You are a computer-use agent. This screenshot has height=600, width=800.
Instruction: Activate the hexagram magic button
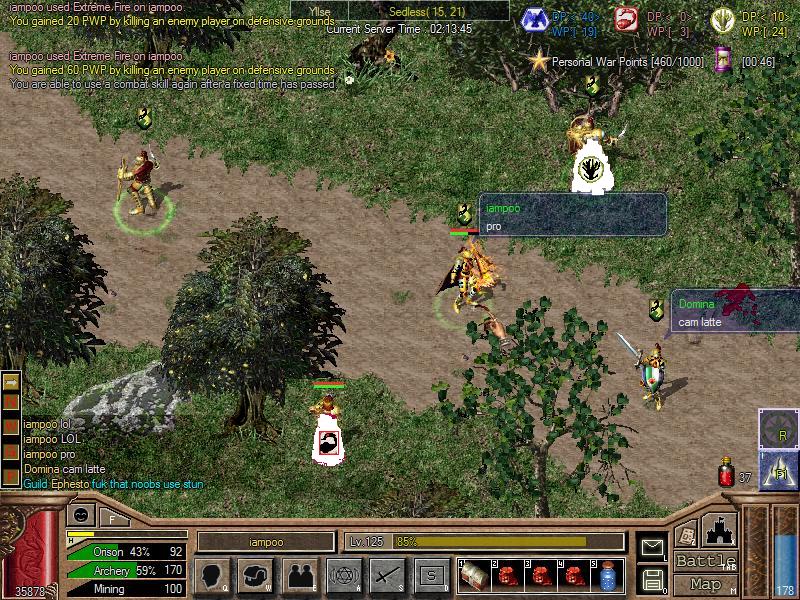click(343, 575)
